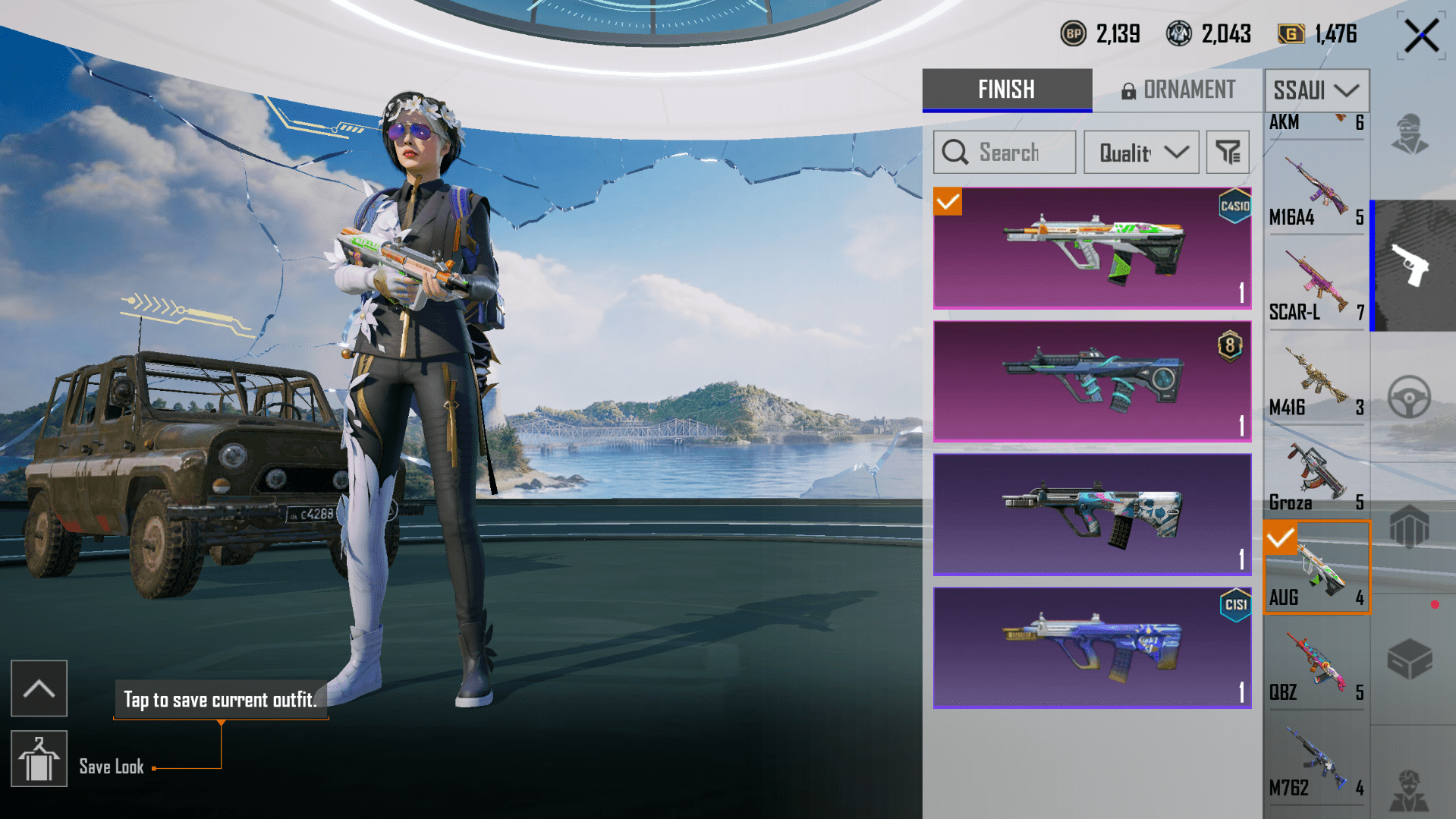Open the SSAUI weapon category dropdown
This screenshot has height=819, width=1456.
pos(1316,90)
